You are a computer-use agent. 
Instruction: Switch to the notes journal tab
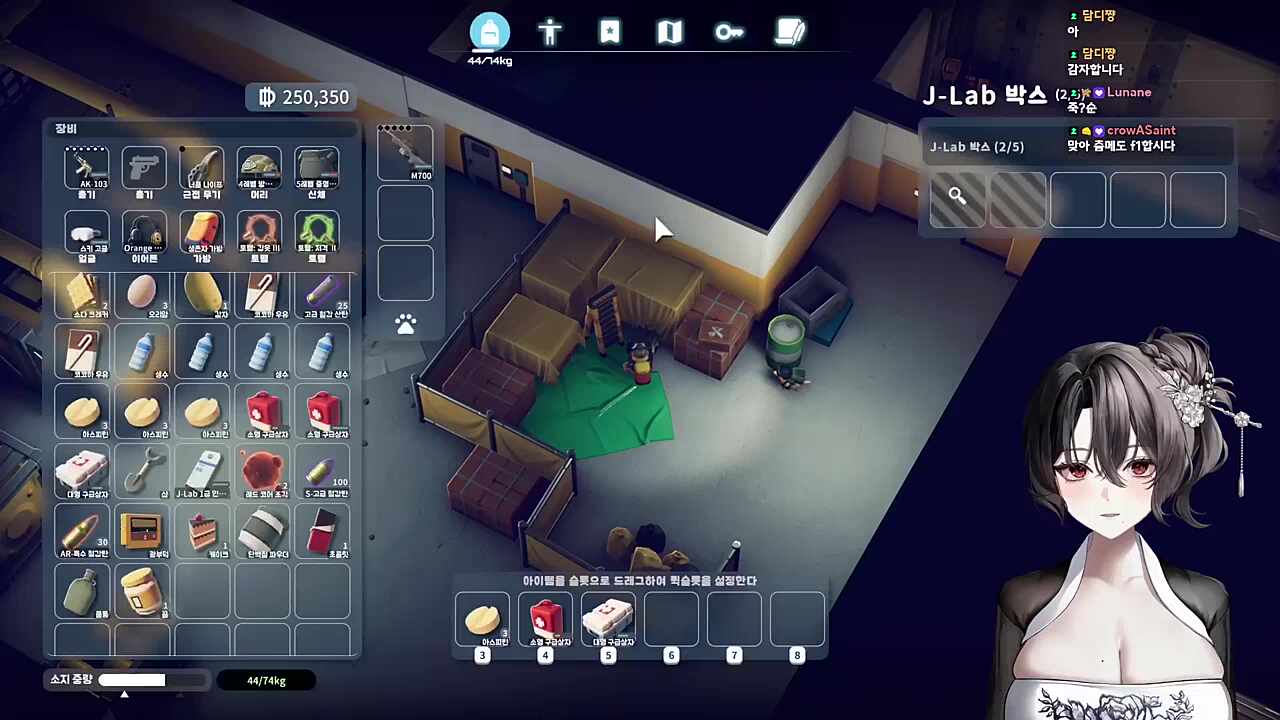click(790, 33)
